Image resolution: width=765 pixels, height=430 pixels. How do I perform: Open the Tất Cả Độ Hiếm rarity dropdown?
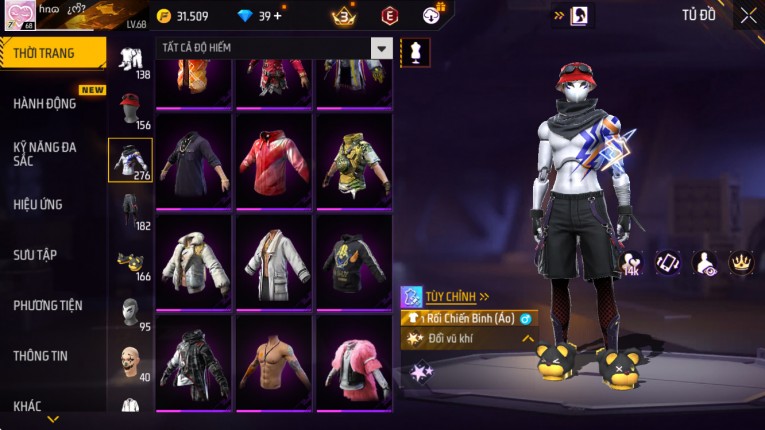[381, 48]
